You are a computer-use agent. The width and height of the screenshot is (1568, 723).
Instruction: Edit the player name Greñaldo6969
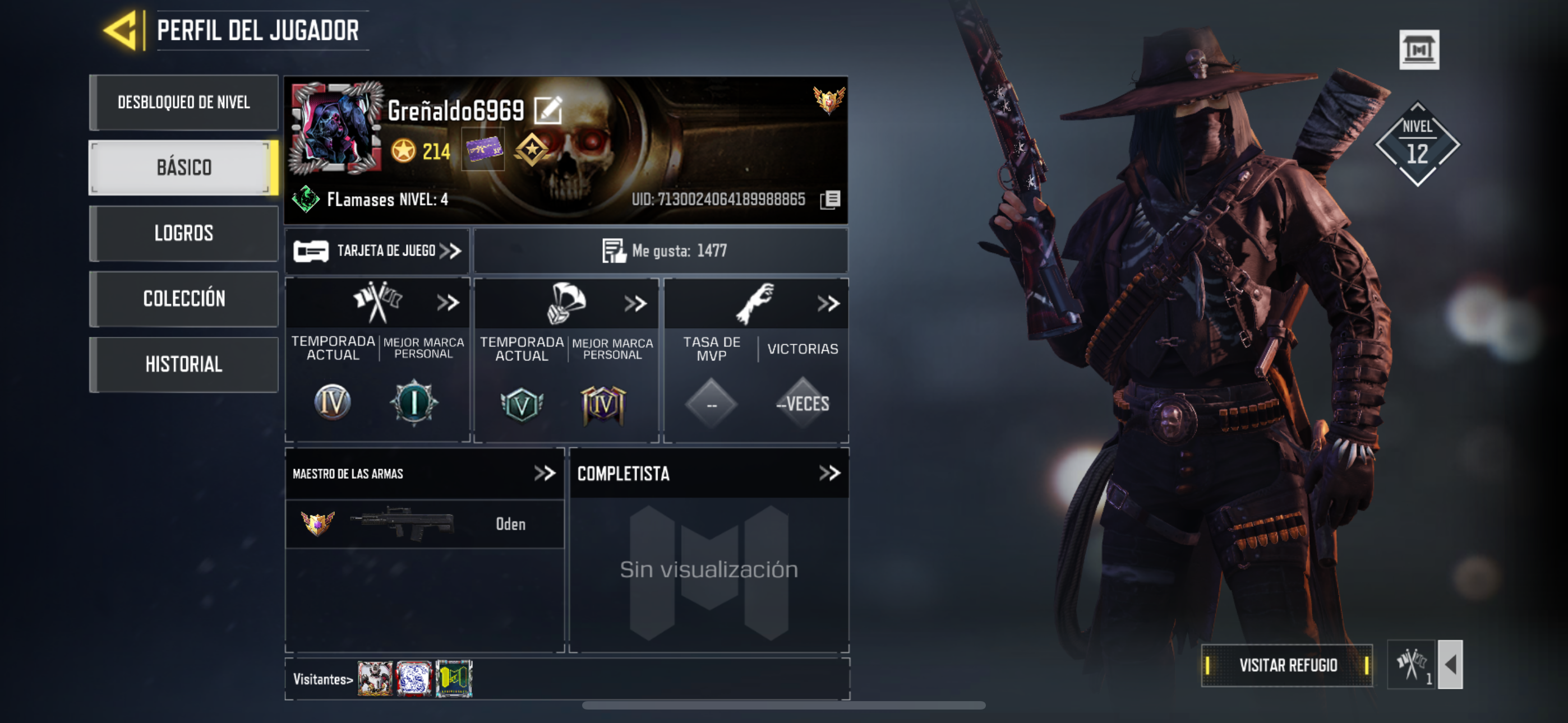(548, 110)
